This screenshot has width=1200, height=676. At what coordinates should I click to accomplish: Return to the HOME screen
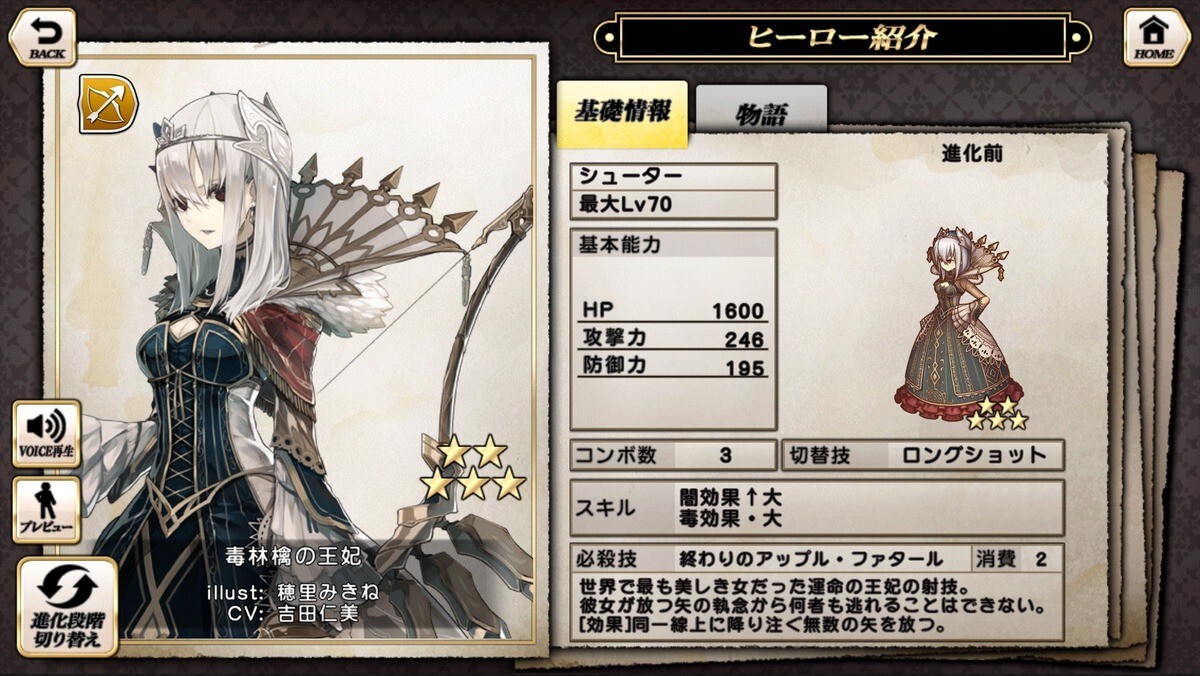tap(1156, 38)
